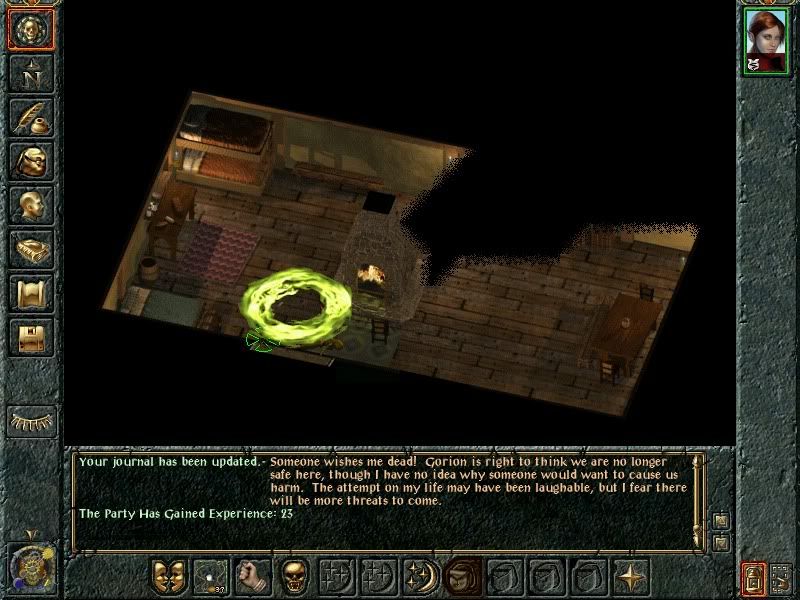Select the fist weapon slot
Viewport: 800px width, 600px height.
pyautogui.click(x=252, y=576)
